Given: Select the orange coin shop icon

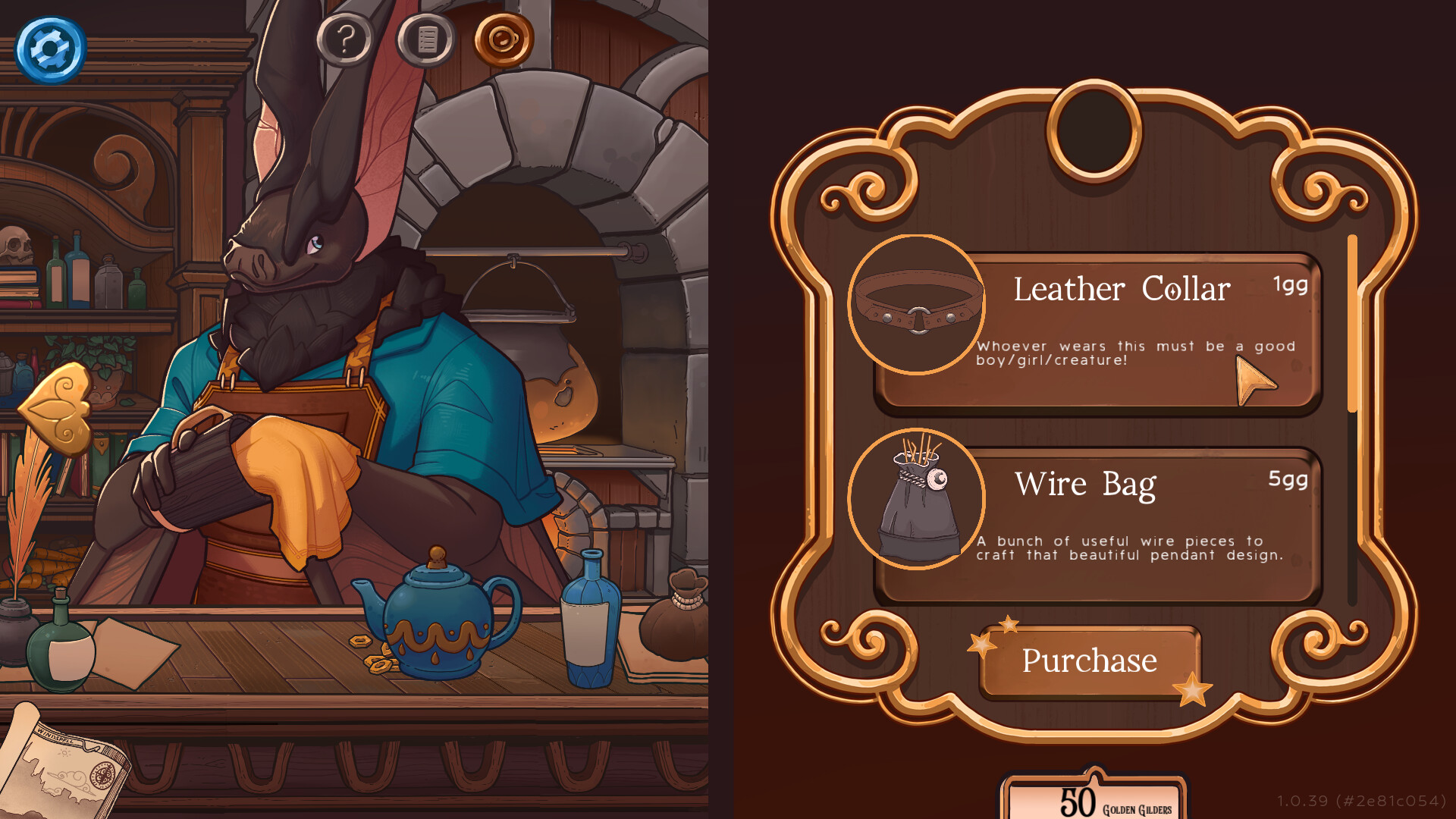Looking at the screenshot, I should 504,39.
